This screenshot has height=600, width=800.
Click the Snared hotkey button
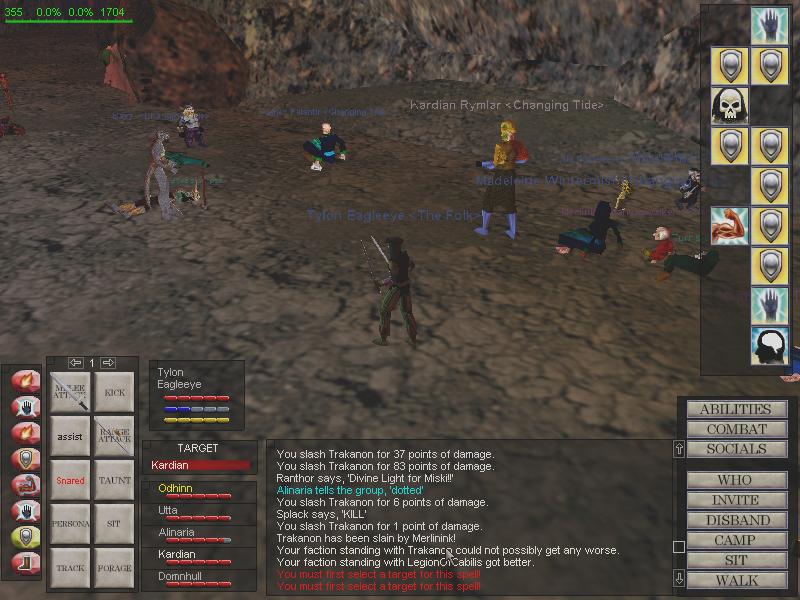pyautogui.click(x=70, y=481)
